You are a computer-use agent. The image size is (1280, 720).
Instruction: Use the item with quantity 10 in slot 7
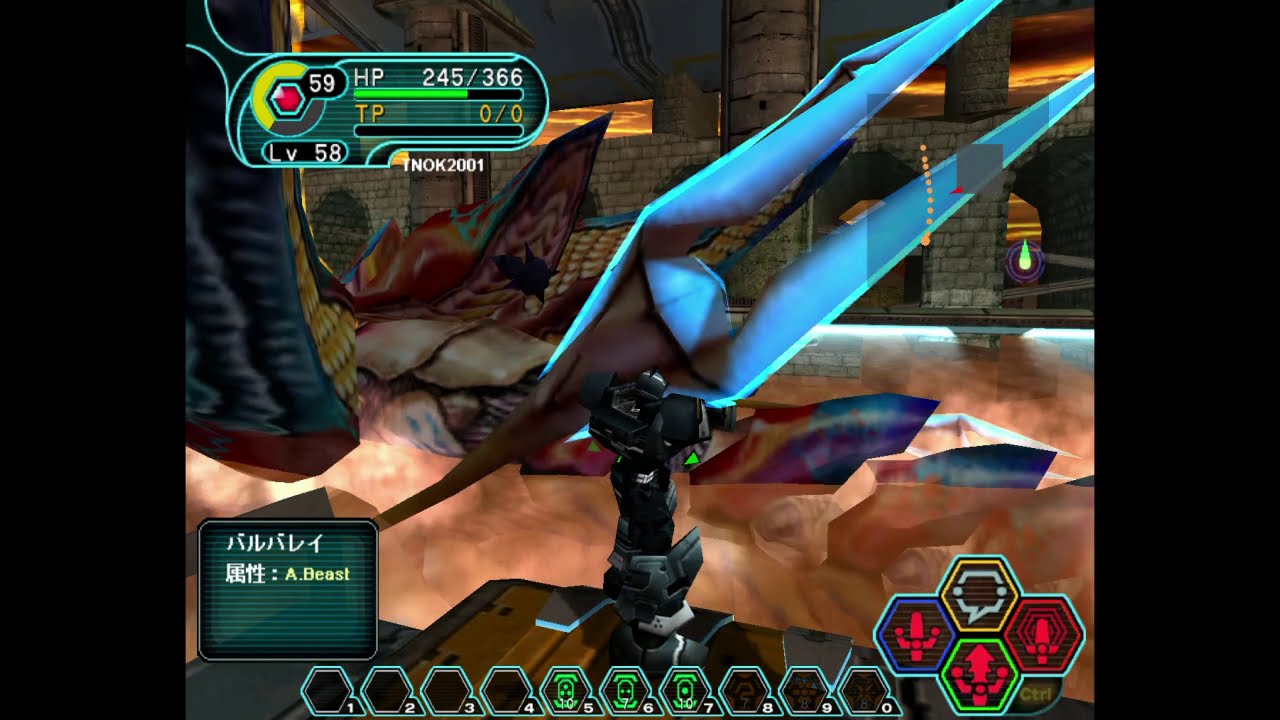(x=686, y=688)
